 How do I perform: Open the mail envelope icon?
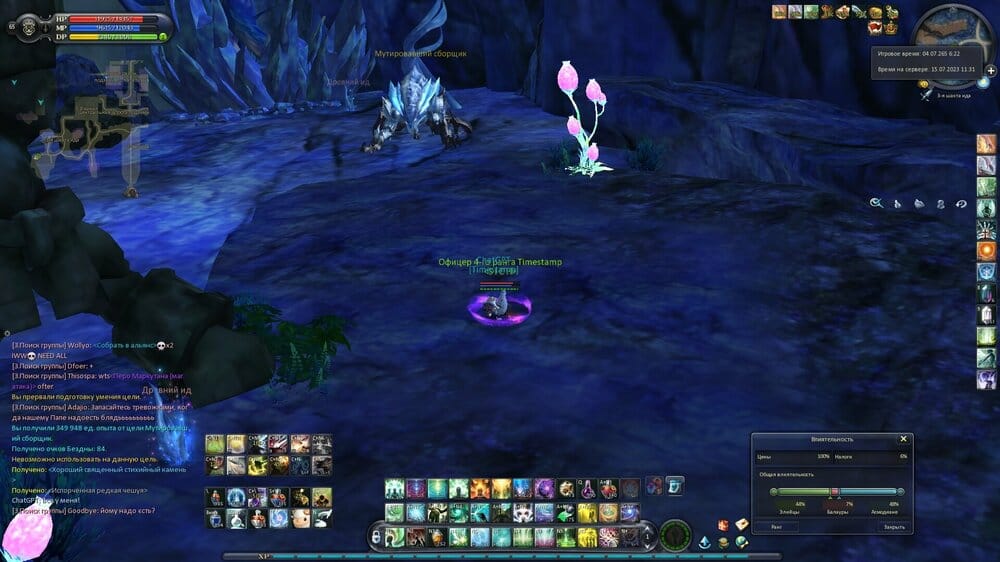[x=742, y=524]
